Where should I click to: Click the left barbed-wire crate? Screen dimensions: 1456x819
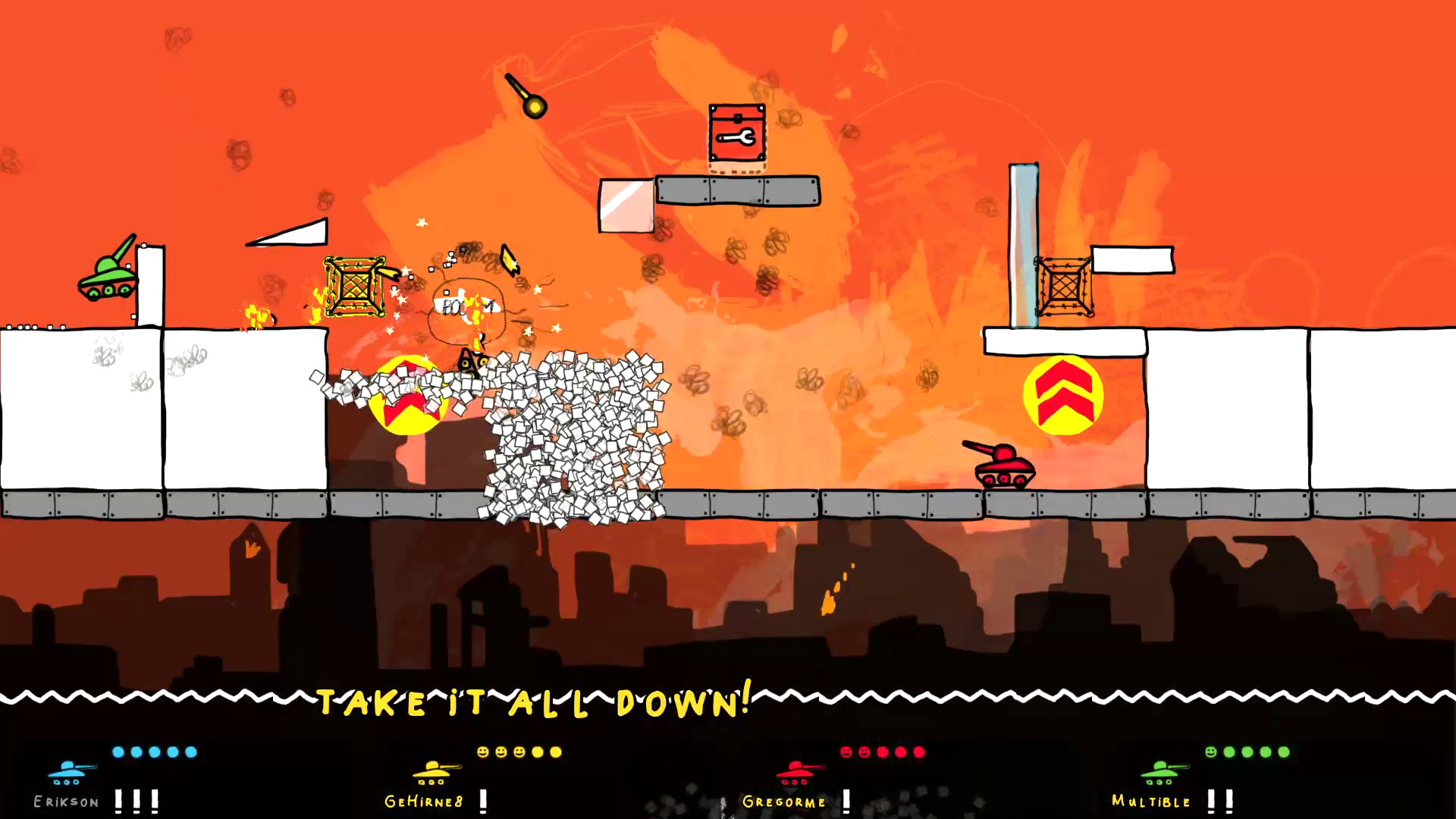pos(353,288)
